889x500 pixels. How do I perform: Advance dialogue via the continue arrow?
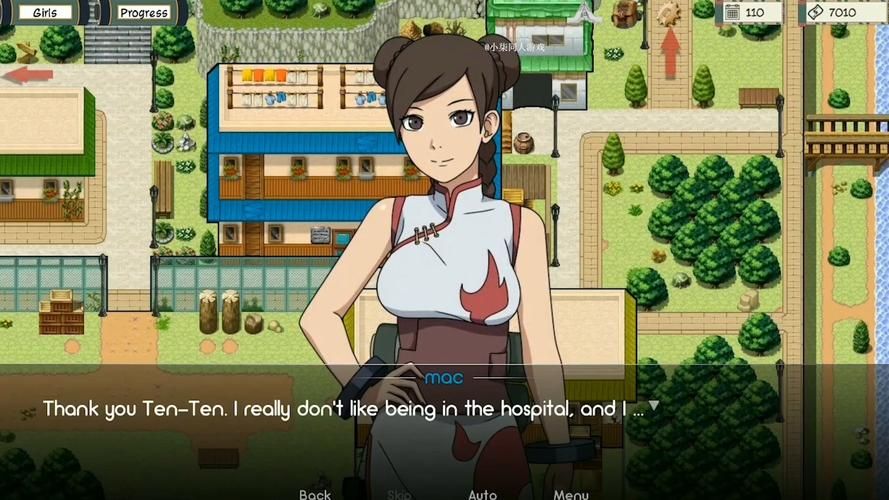[653, 407]
